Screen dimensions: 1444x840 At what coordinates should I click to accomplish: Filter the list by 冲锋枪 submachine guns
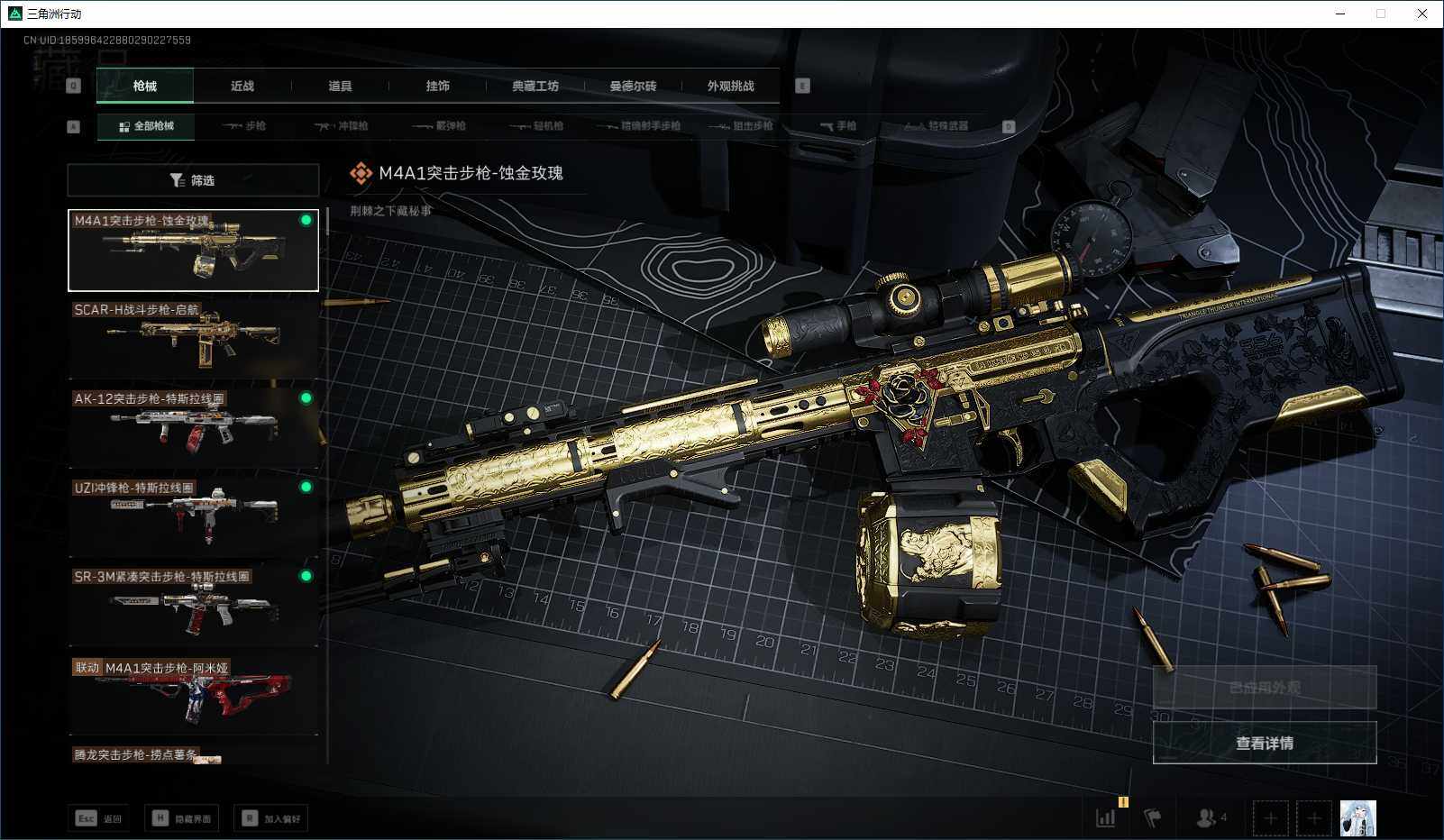tap(342, 126)
